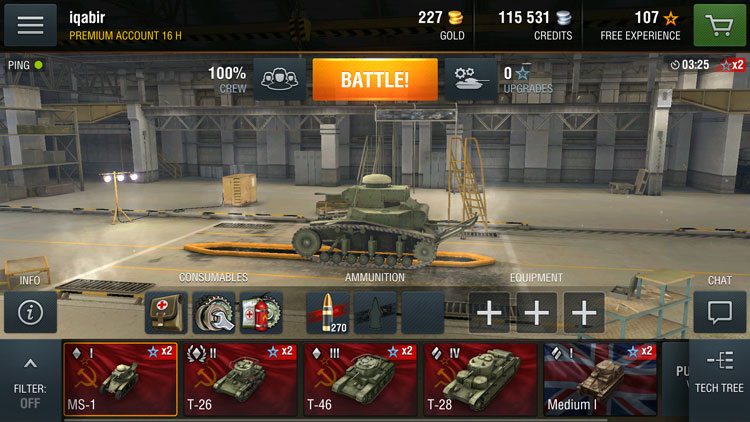Open the tank Upgrades panel

click(x=469, y=79)
